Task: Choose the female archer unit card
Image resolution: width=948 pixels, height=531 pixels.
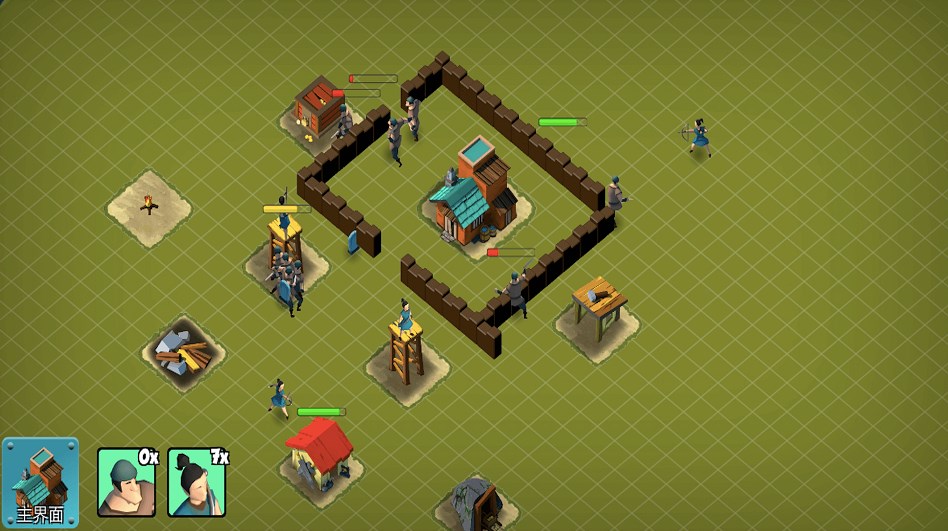Action: [196, 482]
